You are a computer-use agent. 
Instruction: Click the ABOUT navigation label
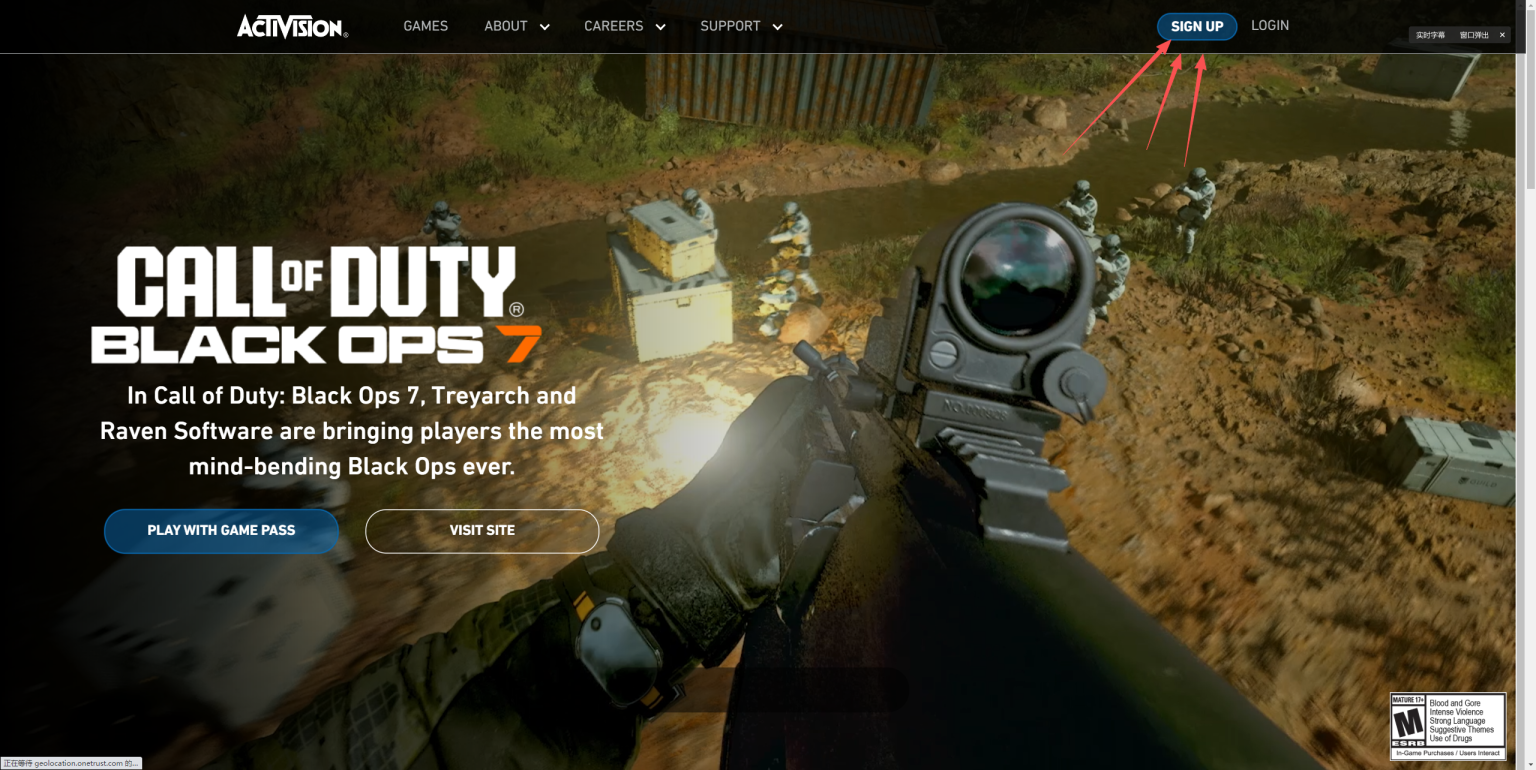[x=505, y=26]
